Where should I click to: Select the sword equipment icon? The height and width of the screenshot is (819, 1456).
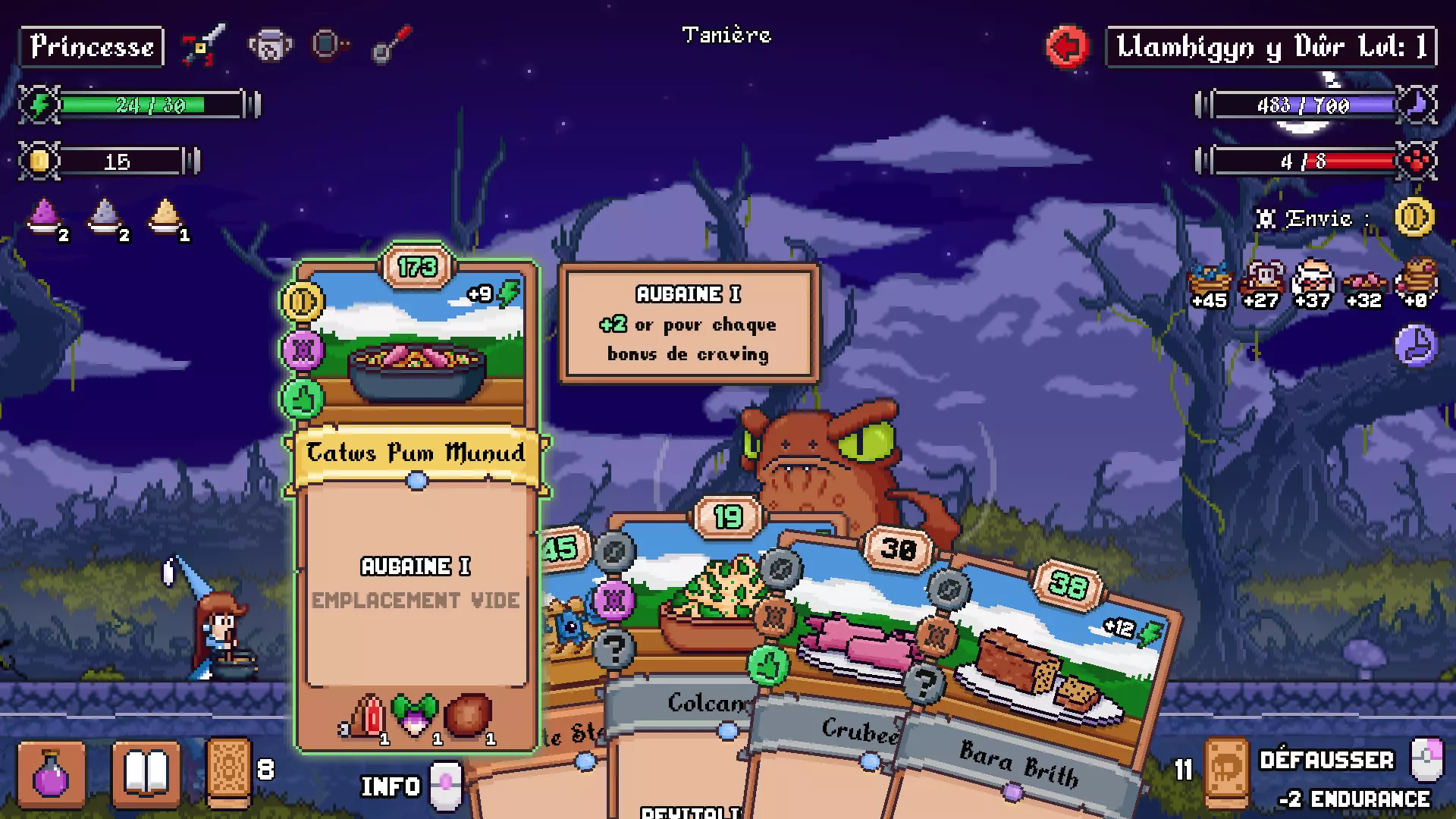pos(203,45)
